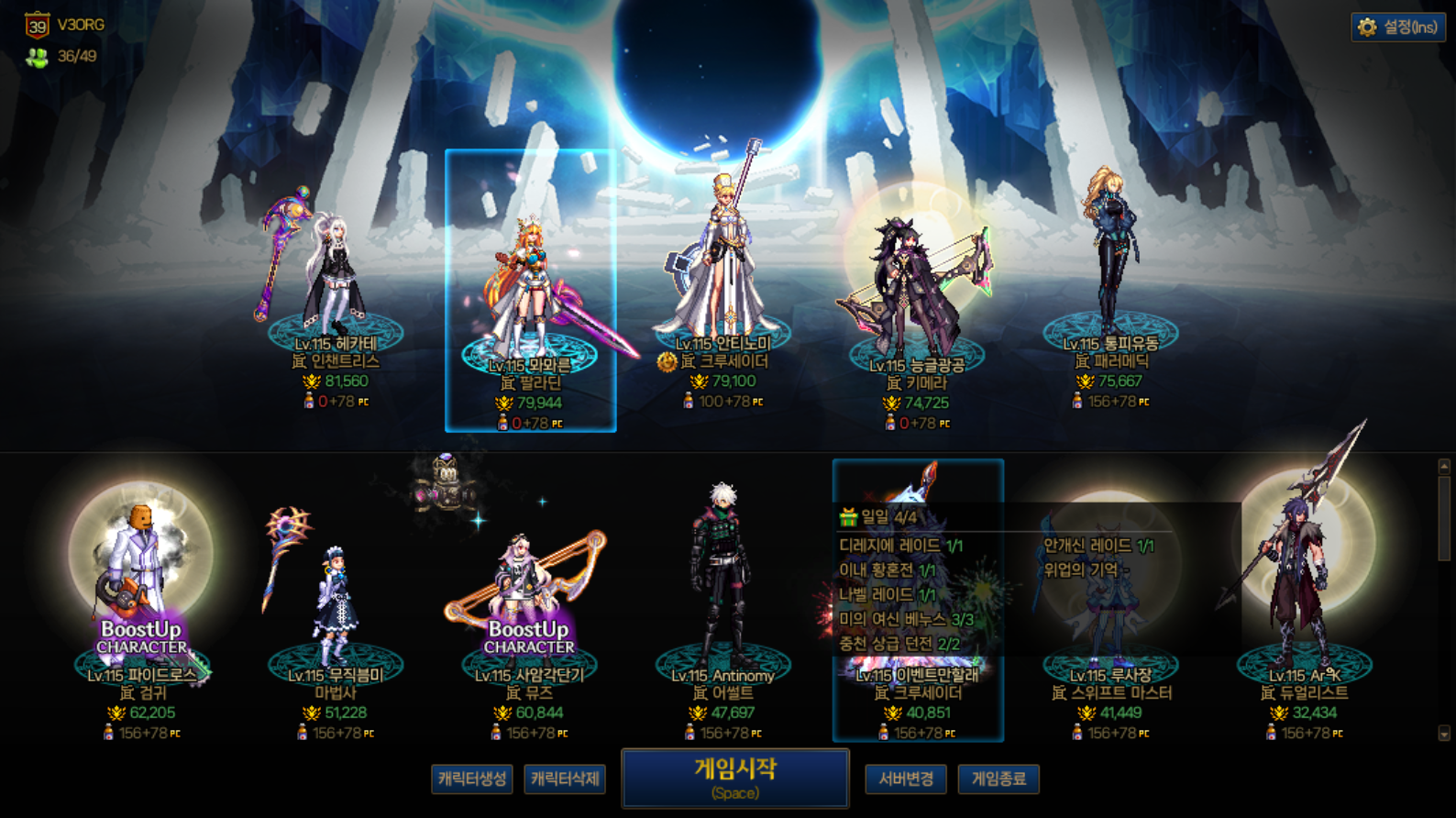Screen dimensions: 1456x818
Task: Select 안티노미 크루세이더 character
Action: [x=724, y=275]
